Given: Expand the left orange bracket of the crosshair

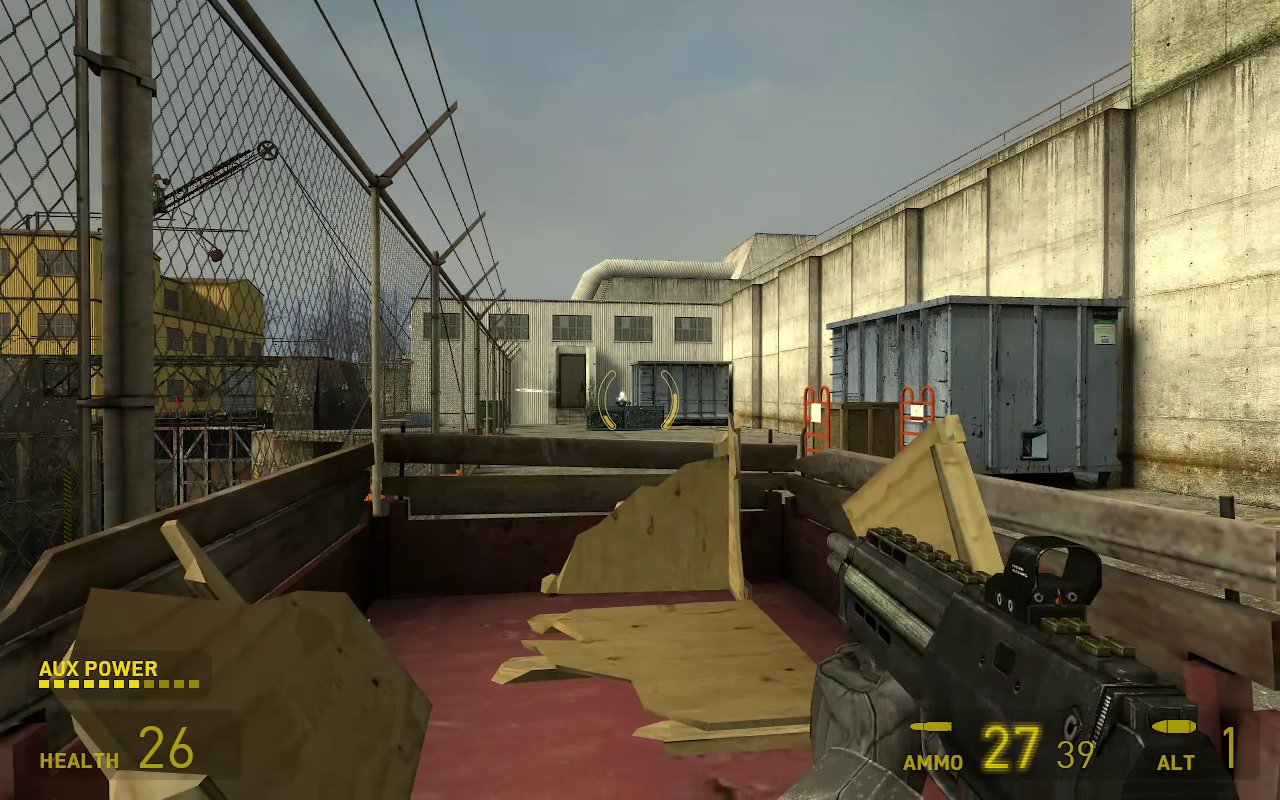Looking at the screenshot, I should (x=606, y=400).
